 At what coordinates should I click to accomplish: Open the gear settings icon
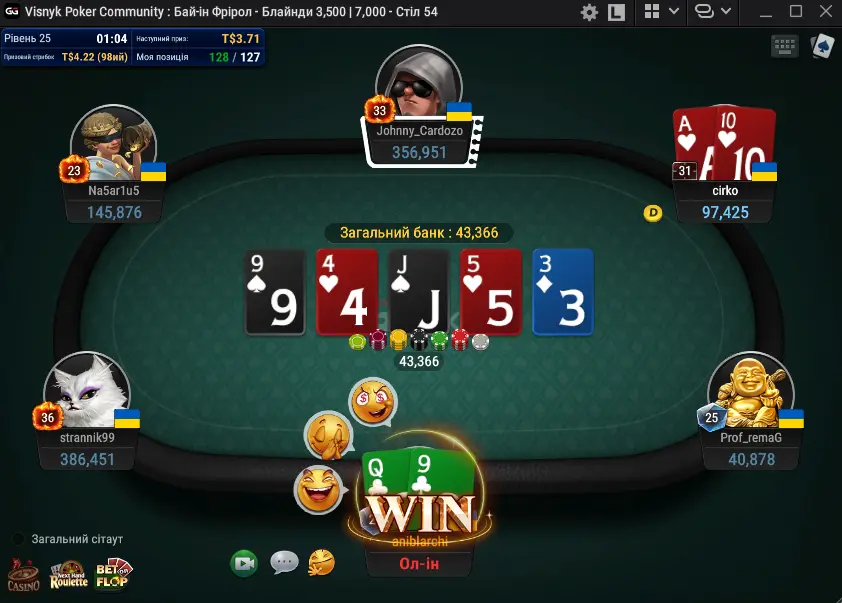[x=589, y=12]
